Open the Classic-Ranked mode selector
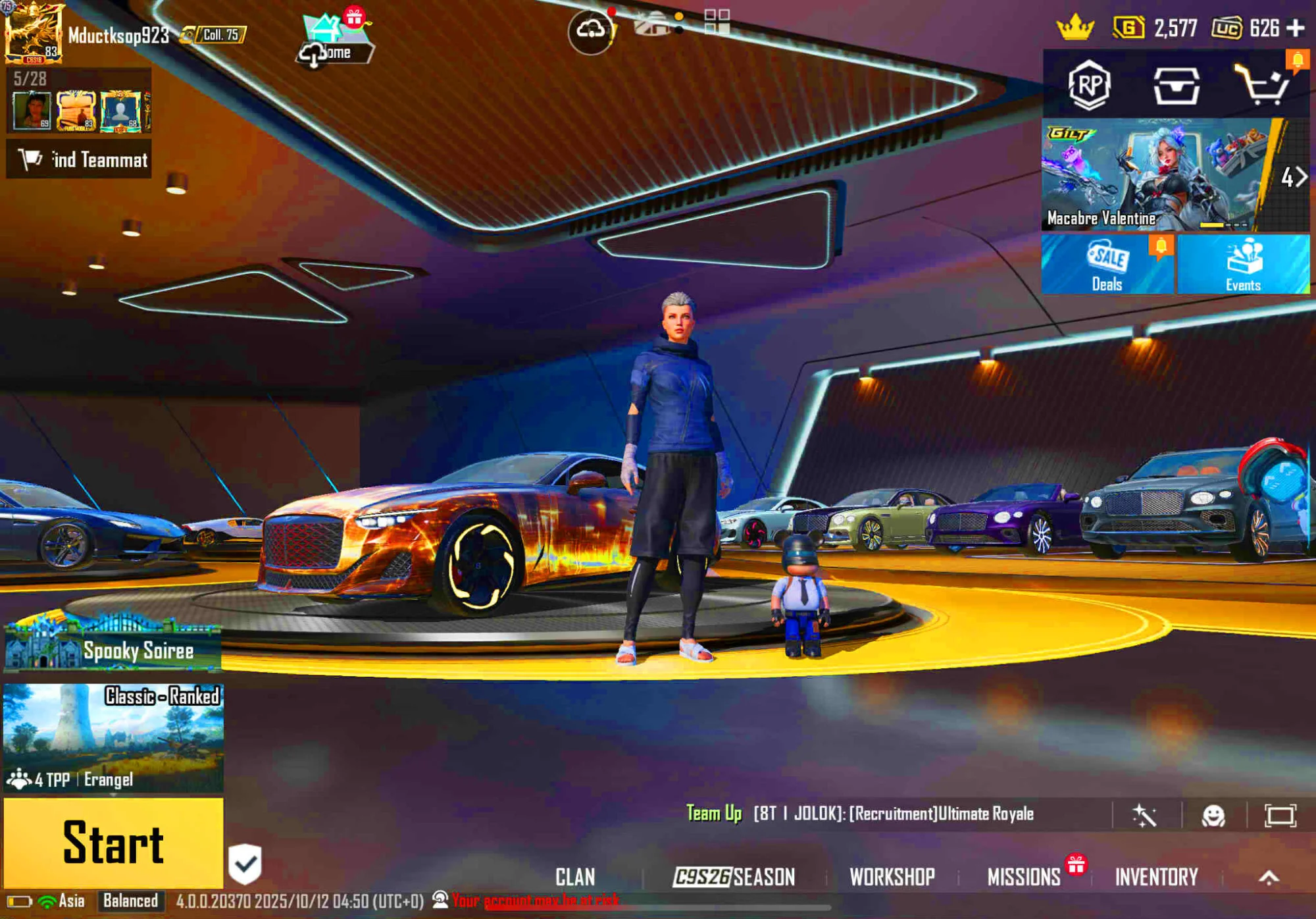Viewport: 1316px width, 919px height. 113,737
